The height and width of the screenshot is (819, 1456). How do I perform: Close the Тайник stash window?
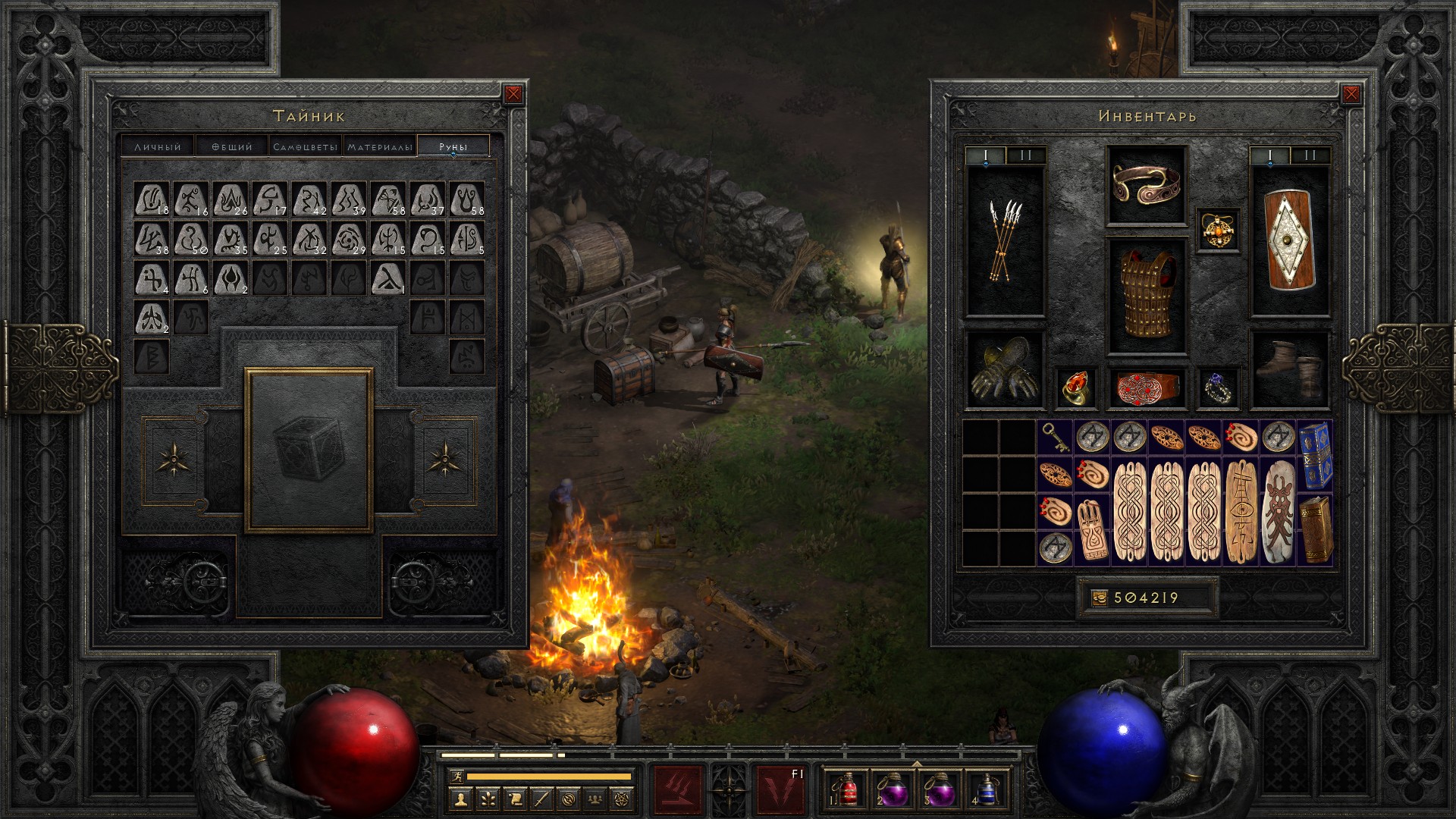click(x=513, y=94)
